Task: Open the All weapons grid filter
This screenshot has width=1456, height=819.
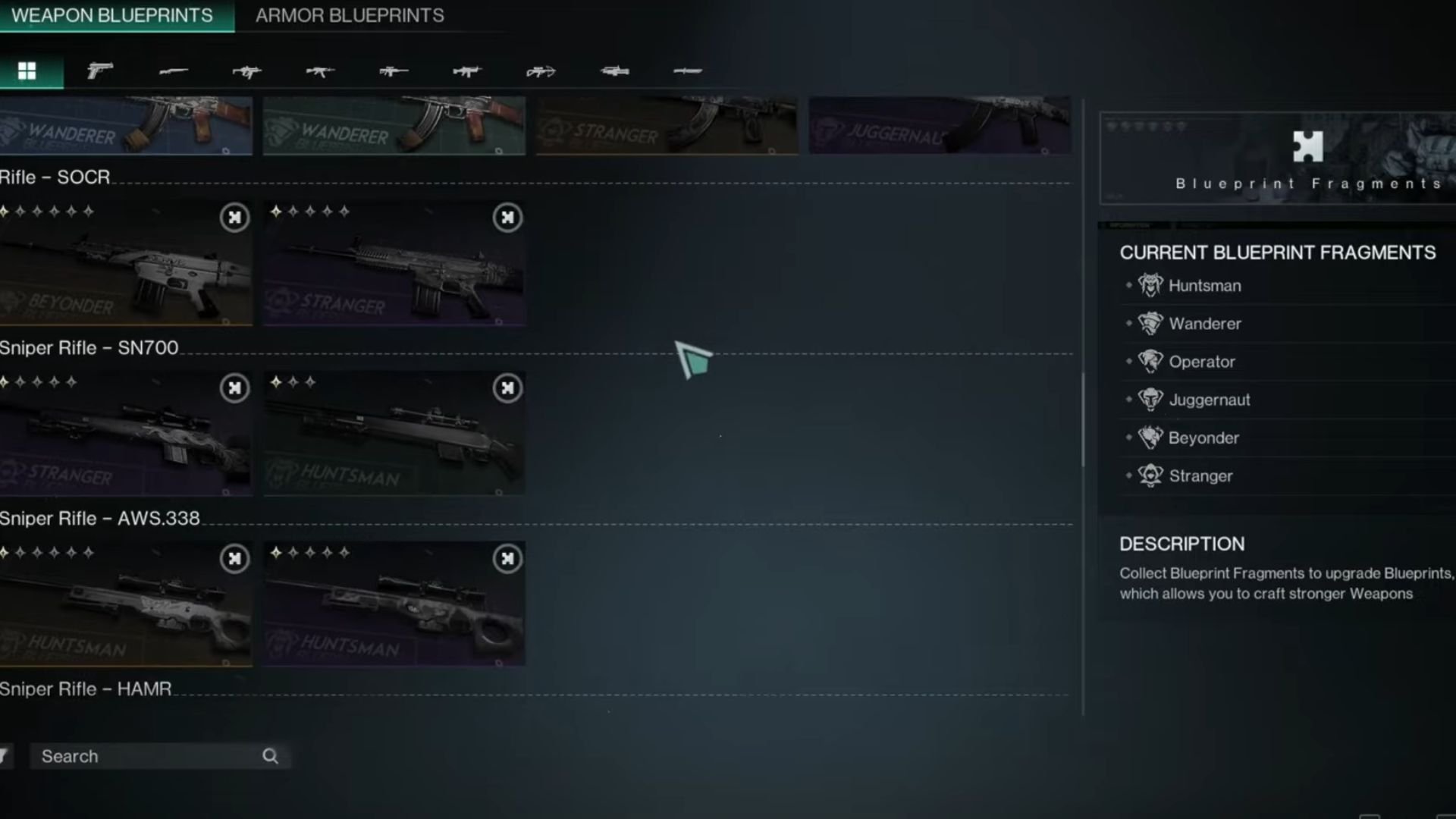Action: (28, 71)
